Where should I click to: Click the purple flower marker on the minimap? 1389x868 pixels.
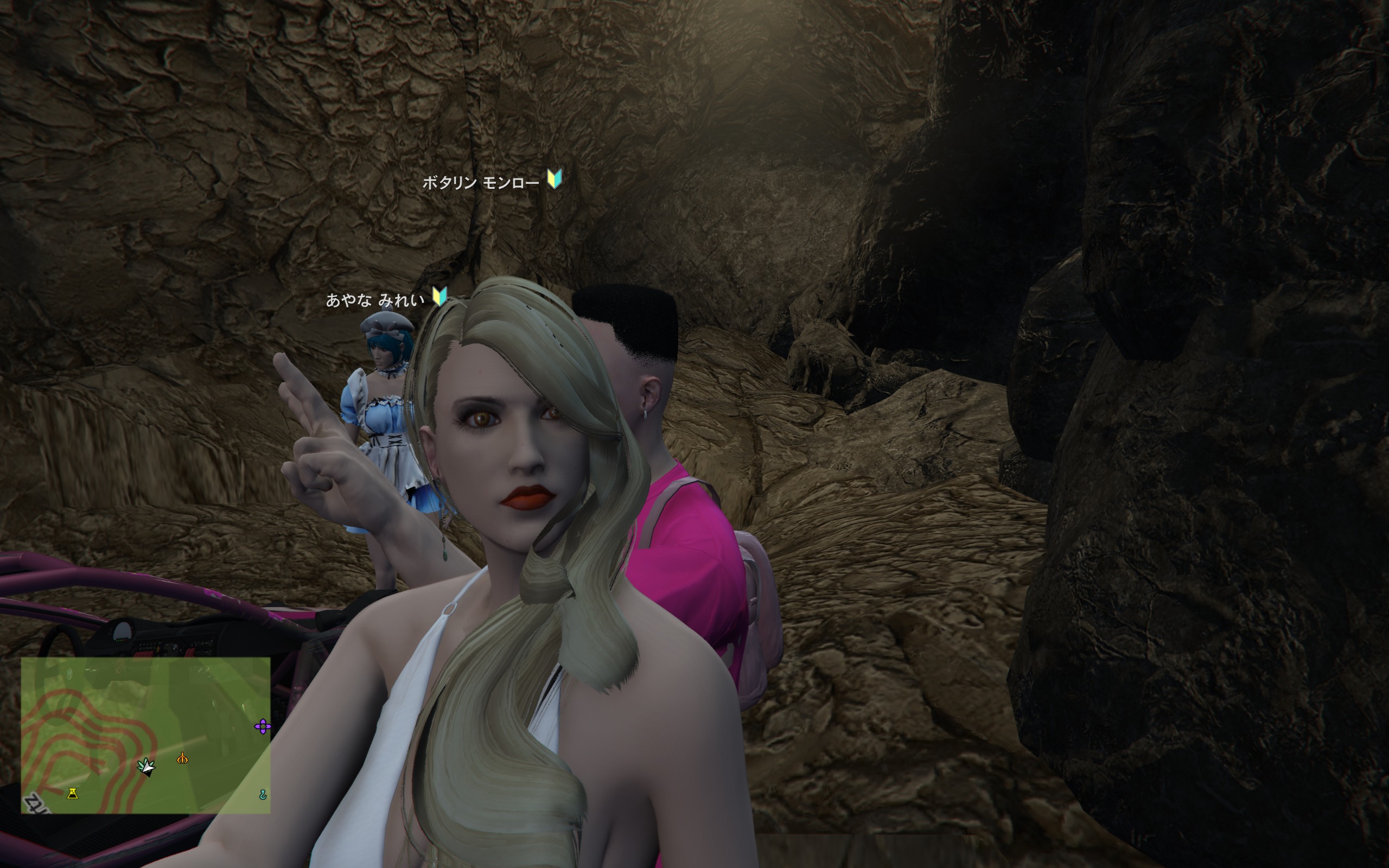click(262, 727)
